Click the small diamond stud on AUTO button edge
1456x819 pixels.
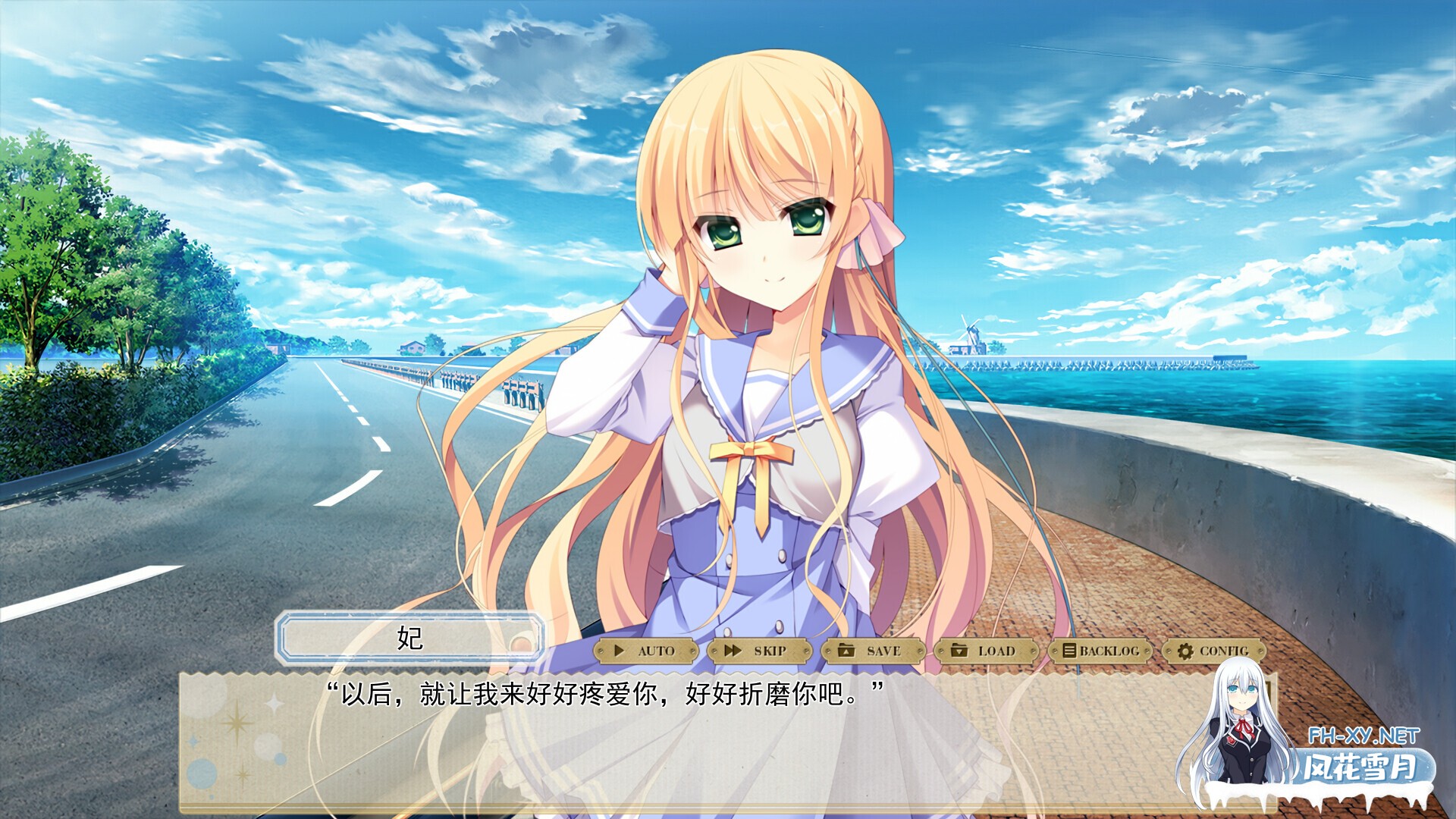tap(601, 650)
